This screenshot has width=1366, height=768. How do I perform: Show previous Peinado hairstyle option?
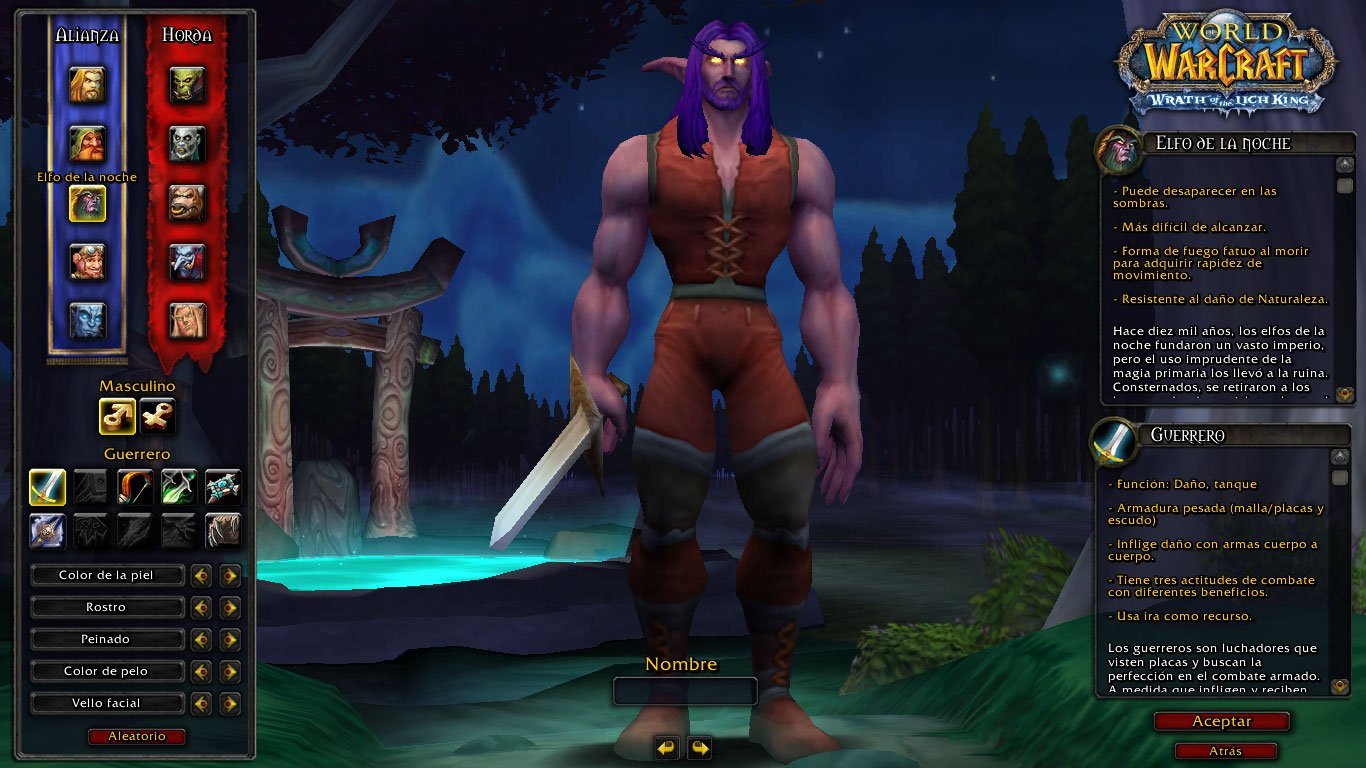(201, 639)
